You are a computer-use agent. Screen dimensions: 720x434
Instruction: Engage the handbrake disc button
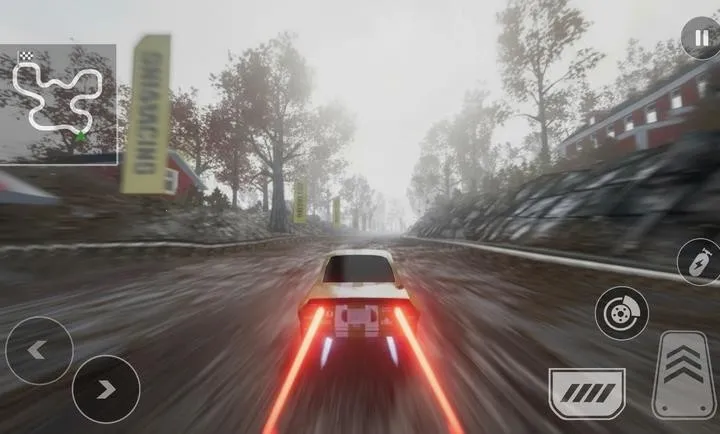(x=621, y=313)
